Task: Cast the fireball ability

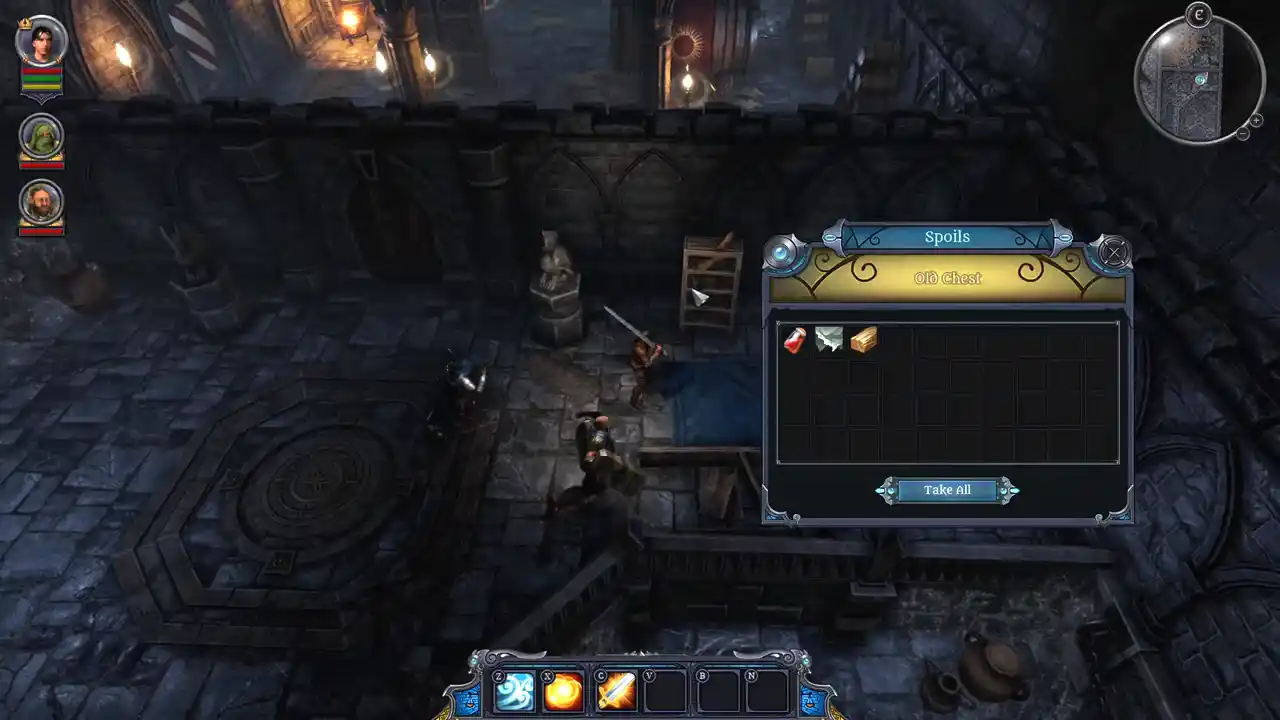Action: click(x=563, y=691)
